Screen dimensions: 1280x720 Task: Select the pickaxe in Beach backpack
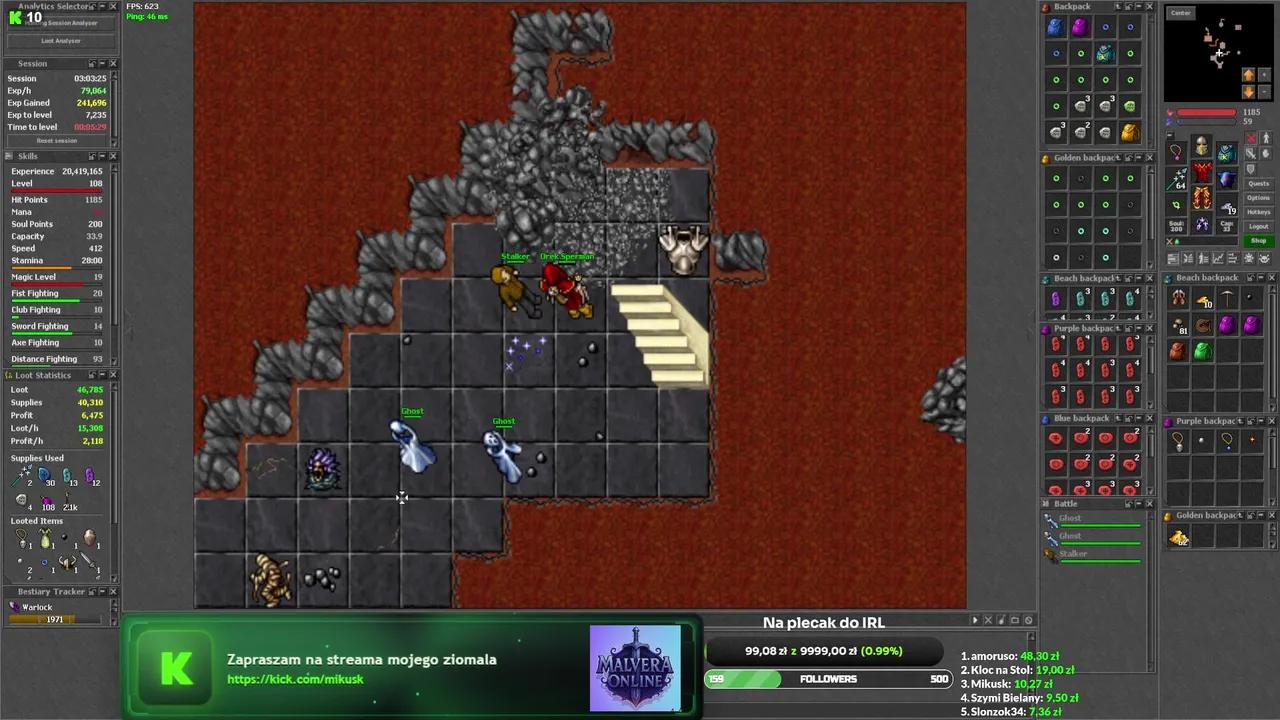coord(1227,298)
